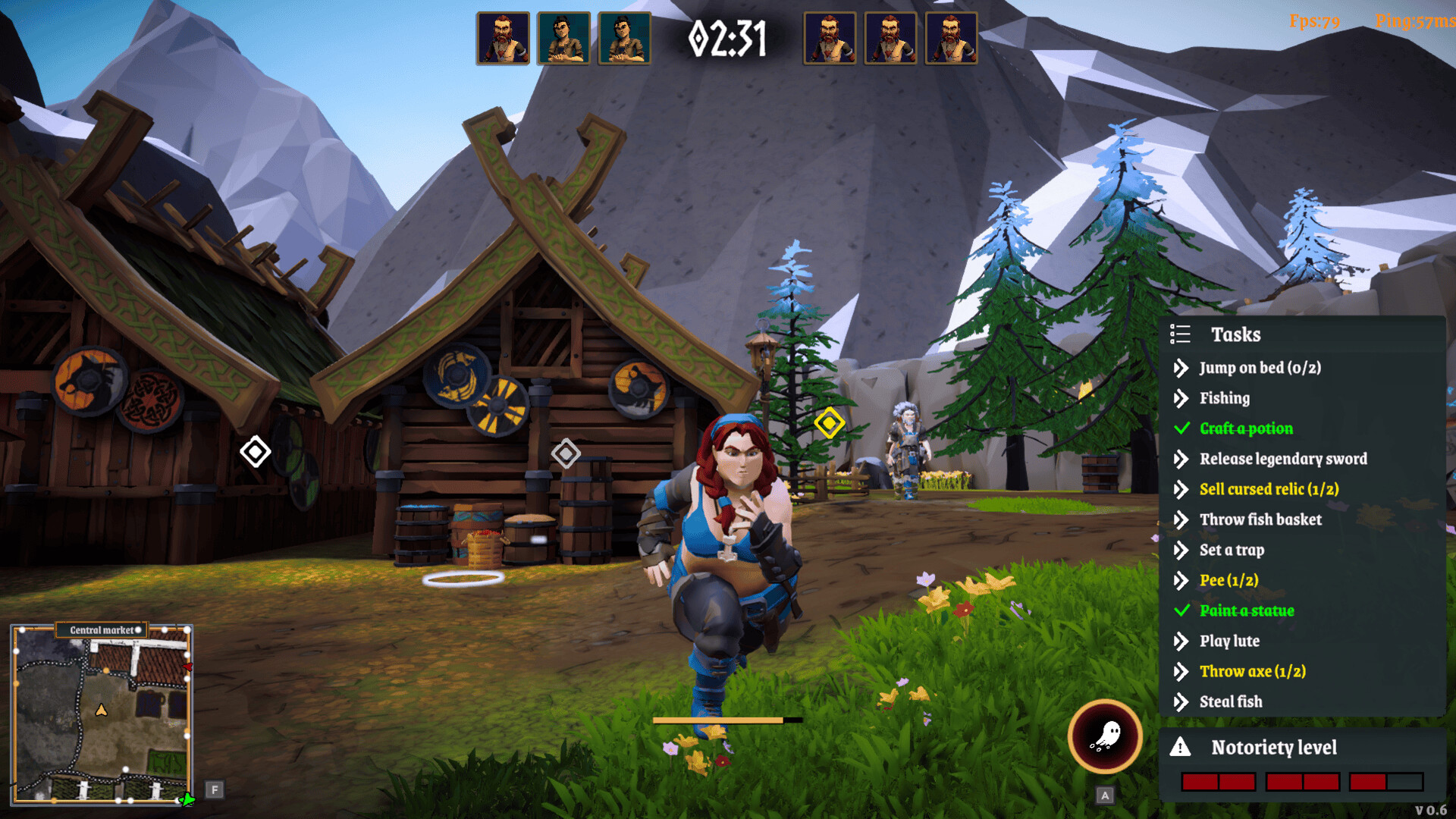Screen dimensions: 1456x819
Task: Choose the "Throw axe" task row
Action: click(1252, 671)
